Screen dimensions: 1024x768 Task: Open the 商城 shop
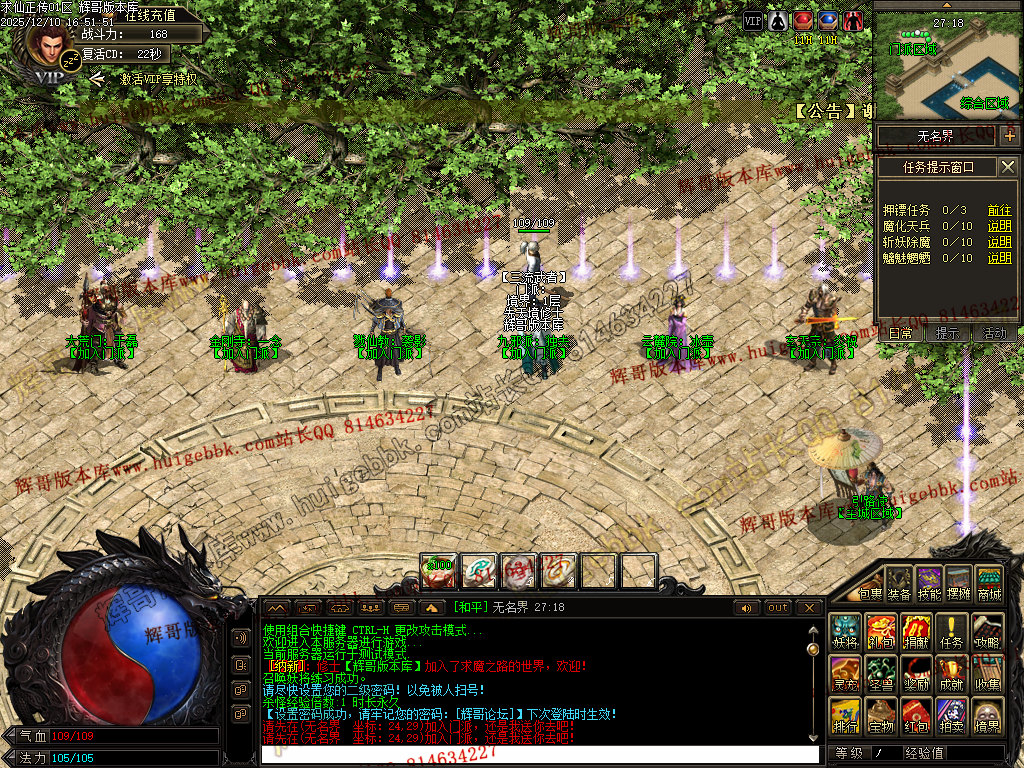(x=989, y=585)
